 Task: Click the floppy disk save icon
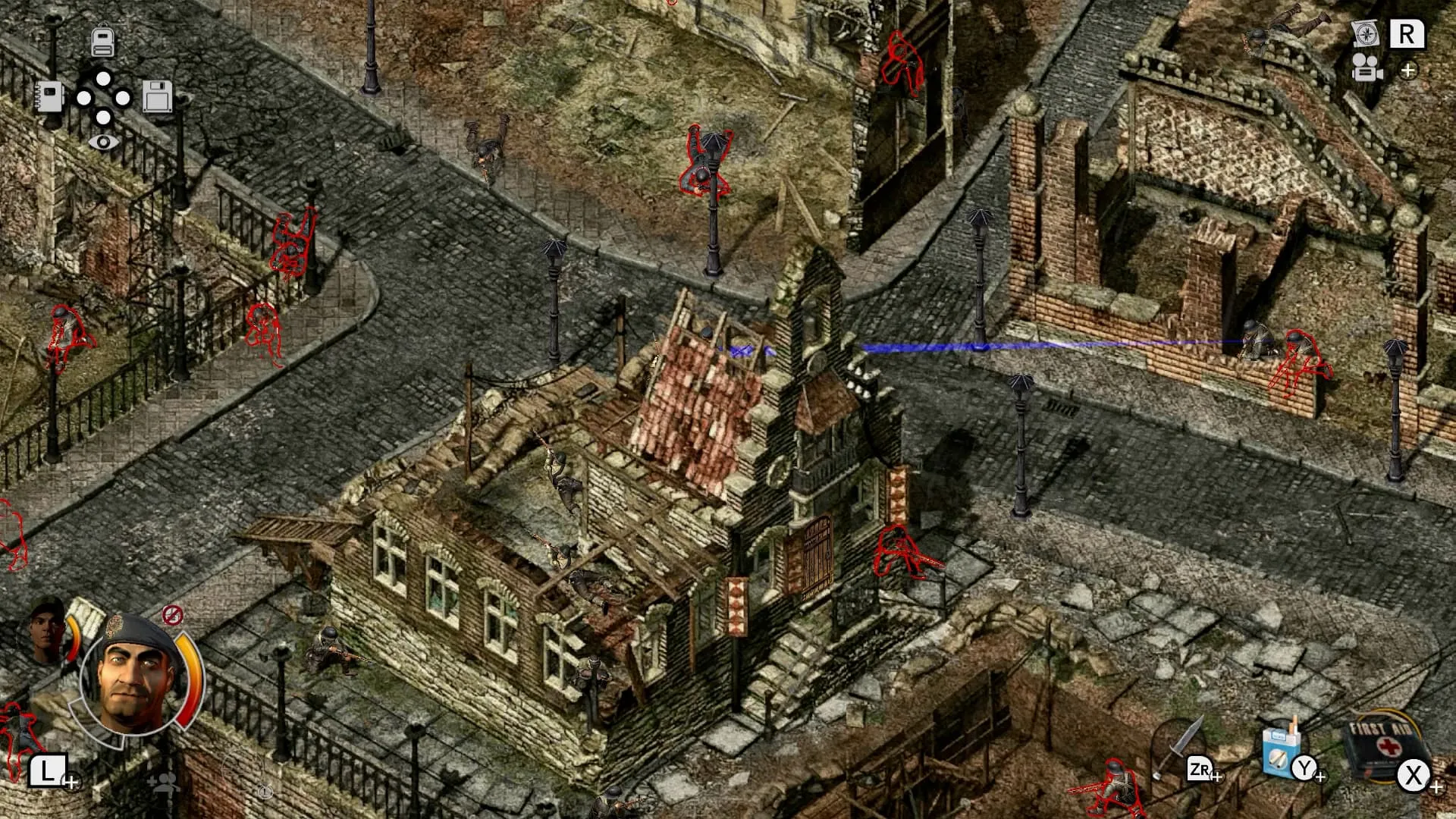159,96
